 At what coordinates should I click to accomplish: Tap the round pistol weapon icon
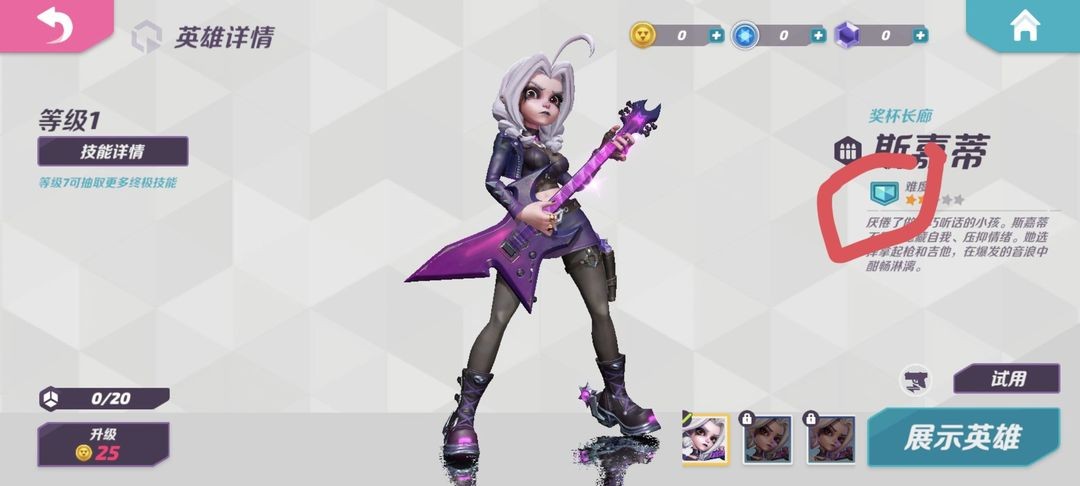coord(915,379)
